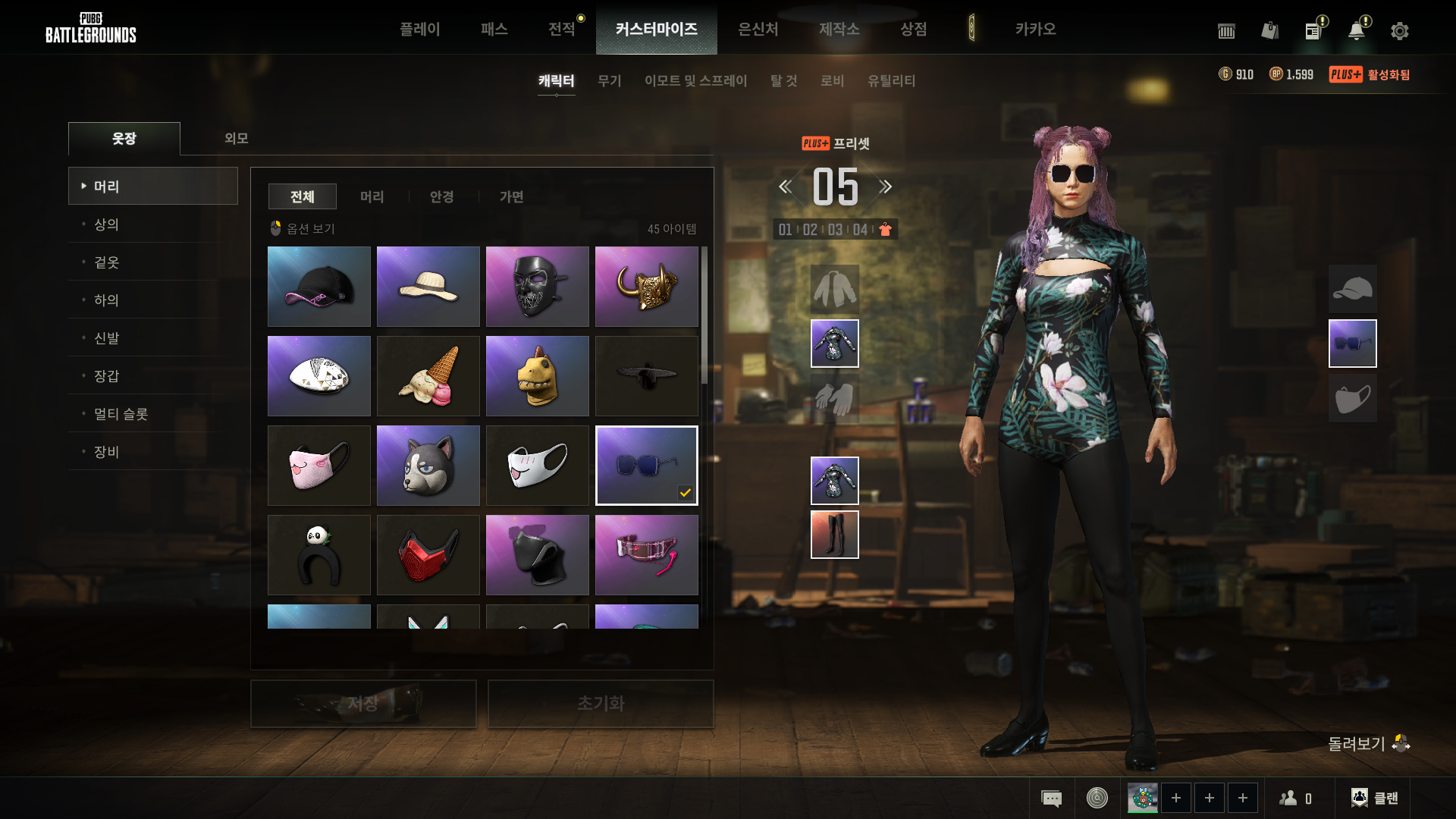Choose the melting ice cream cone hat

tap(428, 376)
